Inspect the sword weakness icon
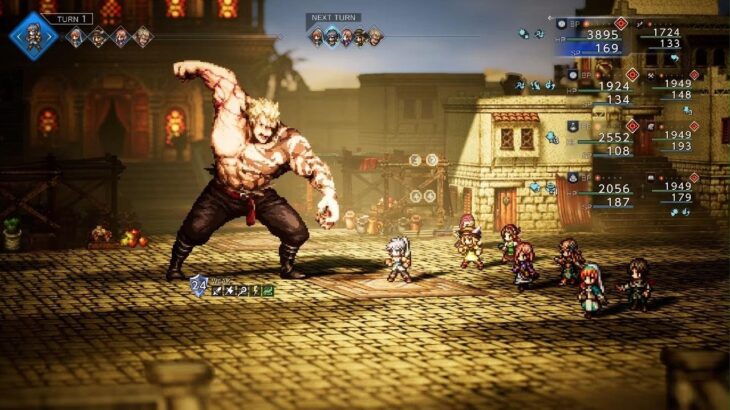 pos(216,291)
